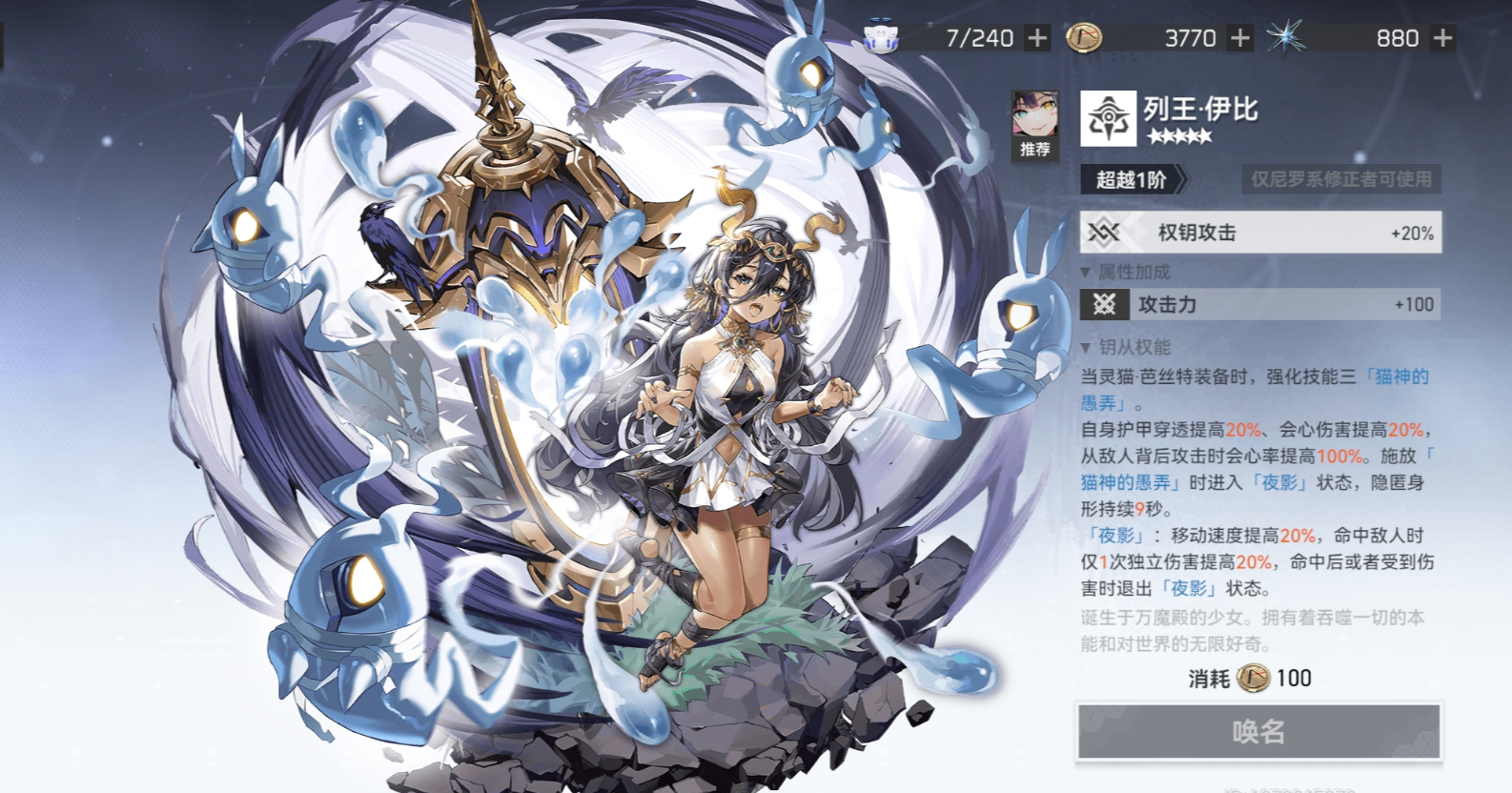Select the 仅尼罗系修正者可使用 restriction tab
This screenshot has height=793, width=1512.
1341,179
